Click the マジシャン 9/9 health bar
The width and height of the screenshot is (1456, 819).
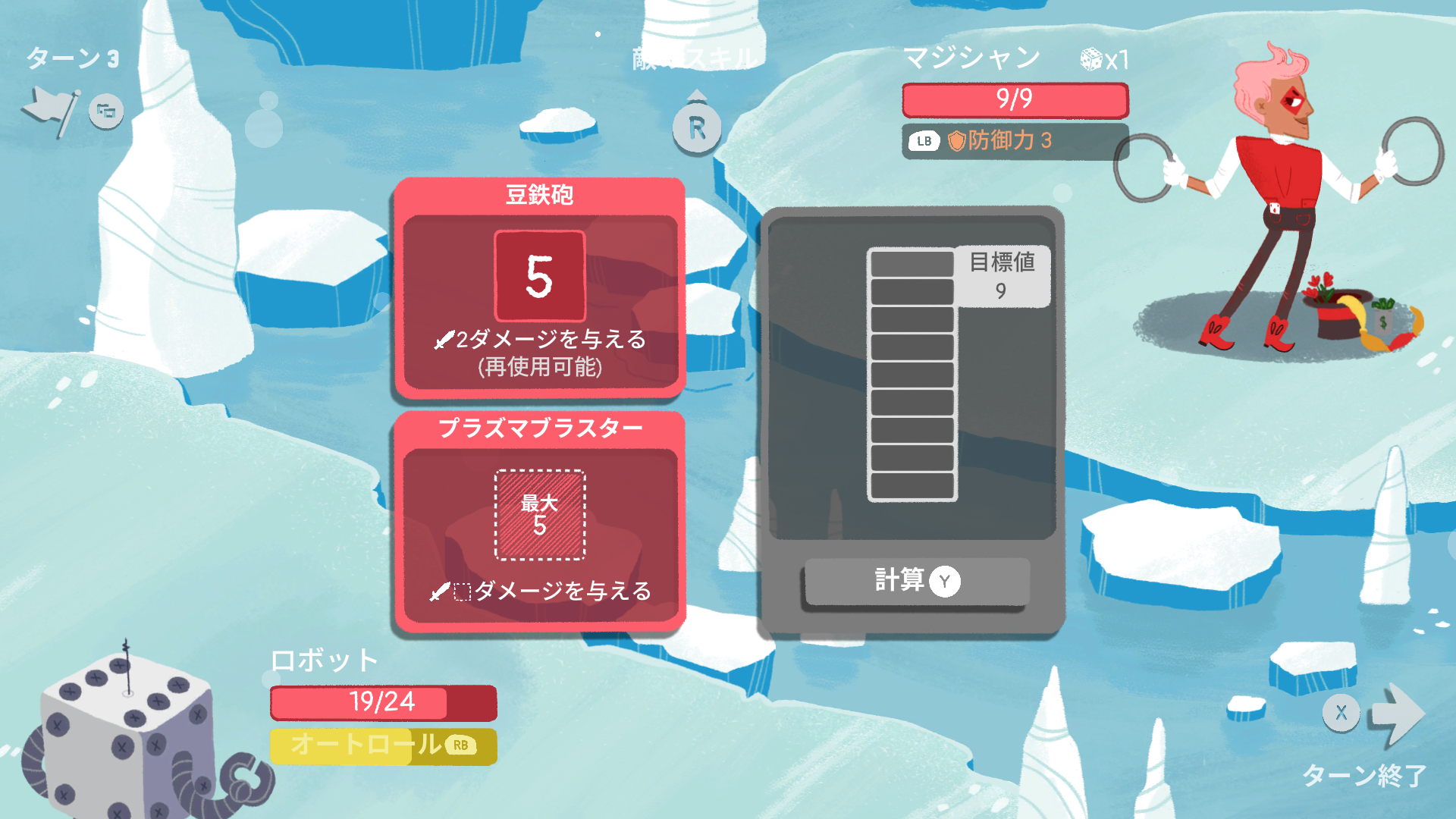1014,100
